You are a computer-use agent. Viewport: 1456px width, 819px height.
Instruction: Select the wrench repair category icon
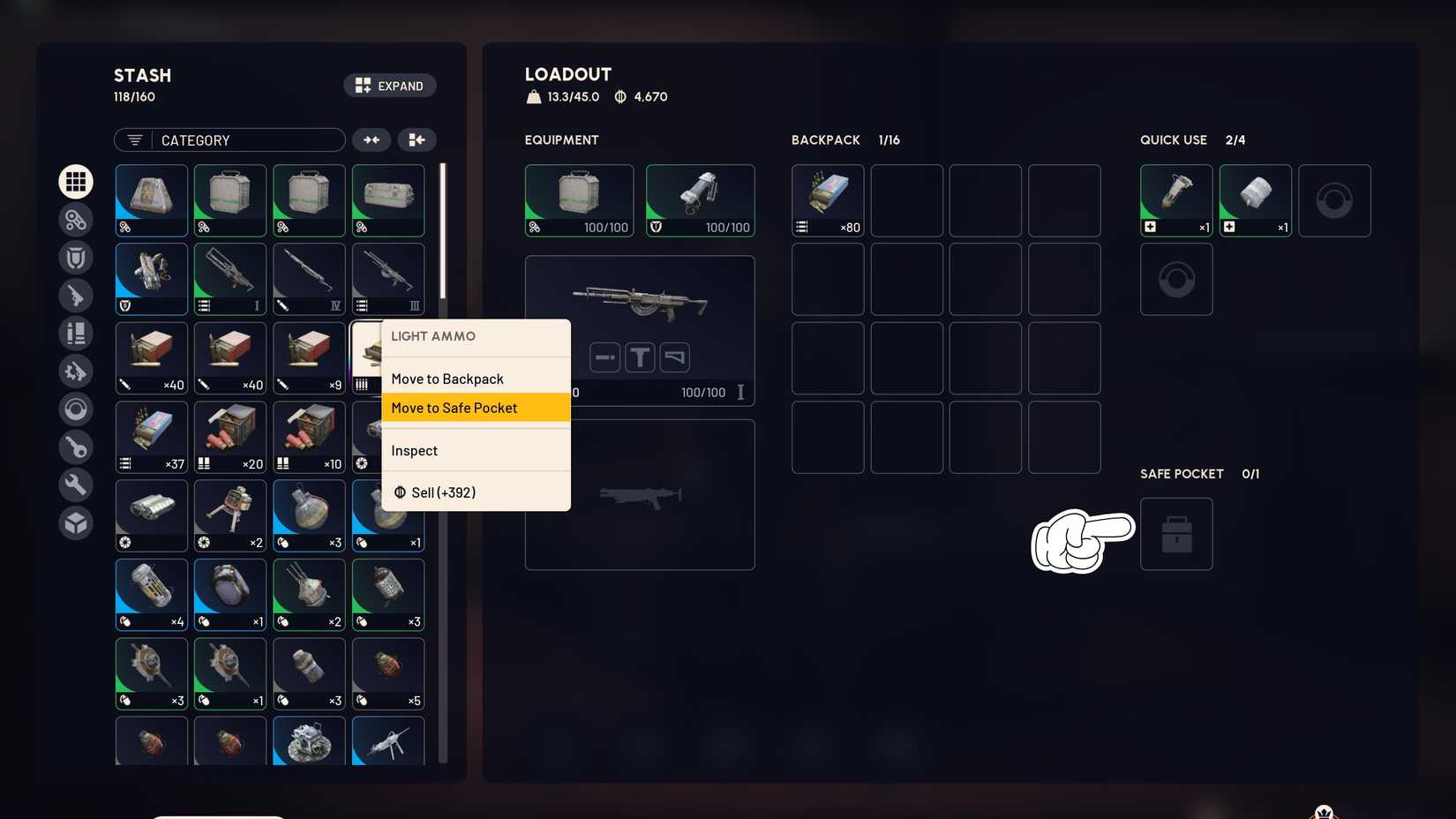[x=76, y=485]
